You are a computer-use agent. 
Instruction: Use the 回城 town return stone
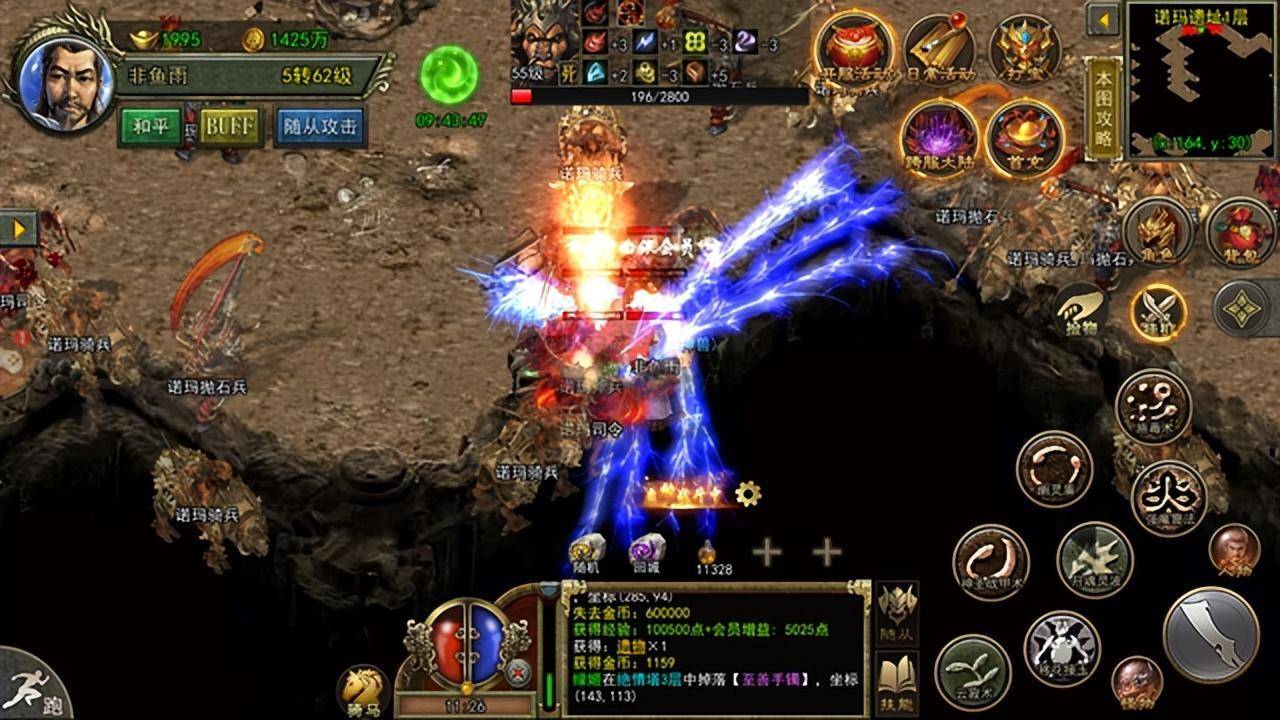pyautogui.click(x=646, y=552)
